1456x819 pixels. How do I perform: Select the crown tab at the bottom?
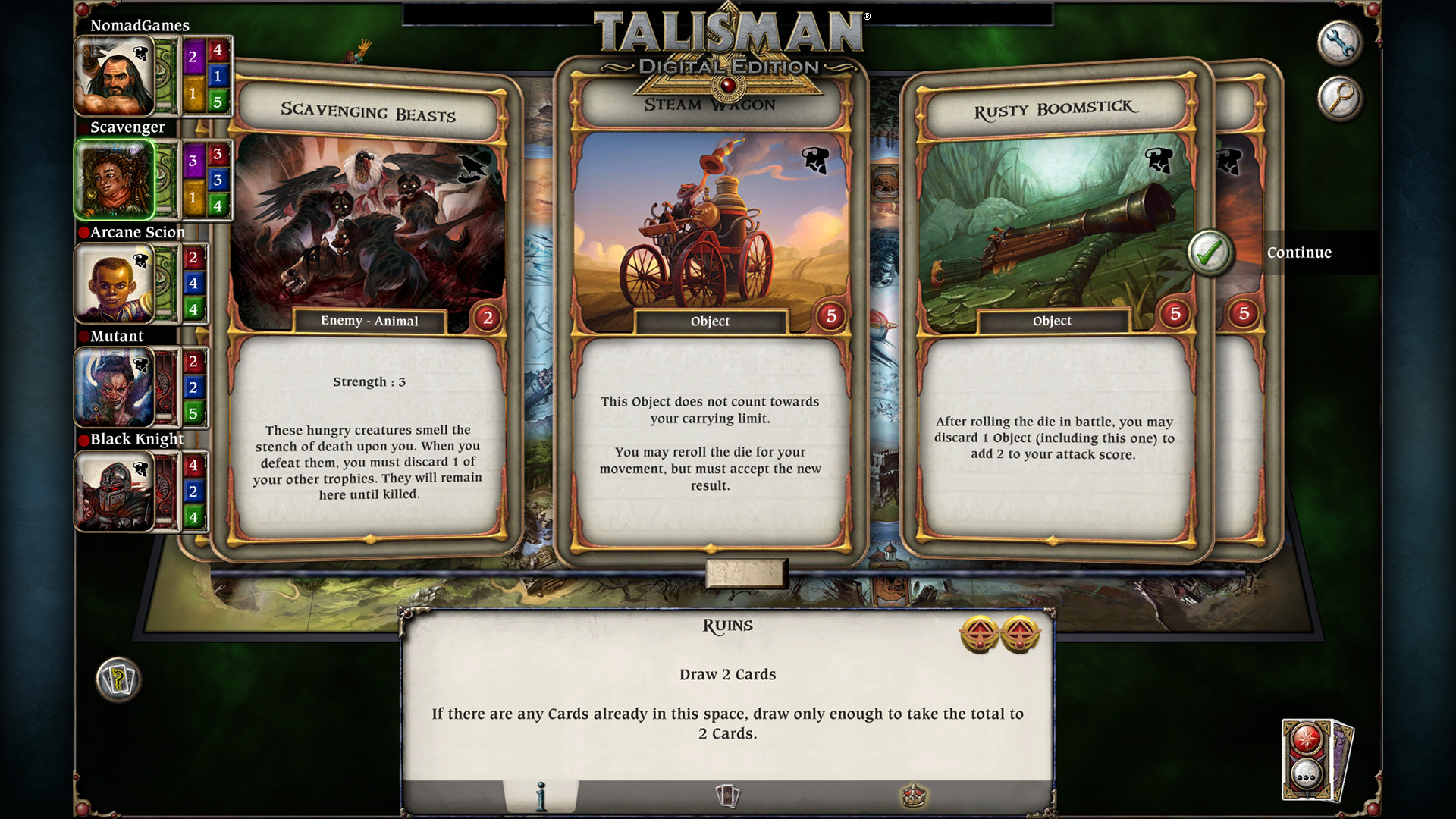tap(913, 796)
